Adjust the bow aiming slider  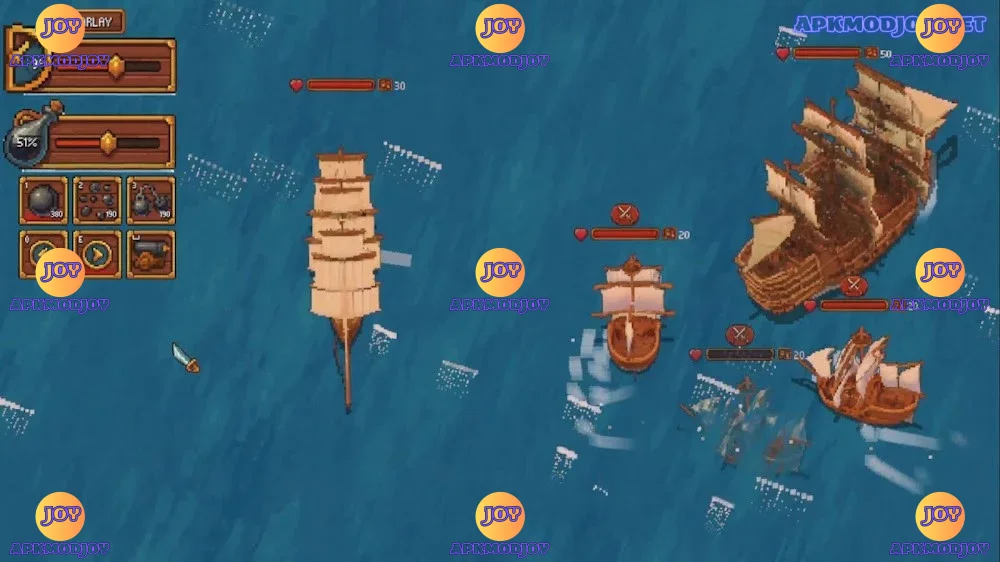(x=116, y=66)
